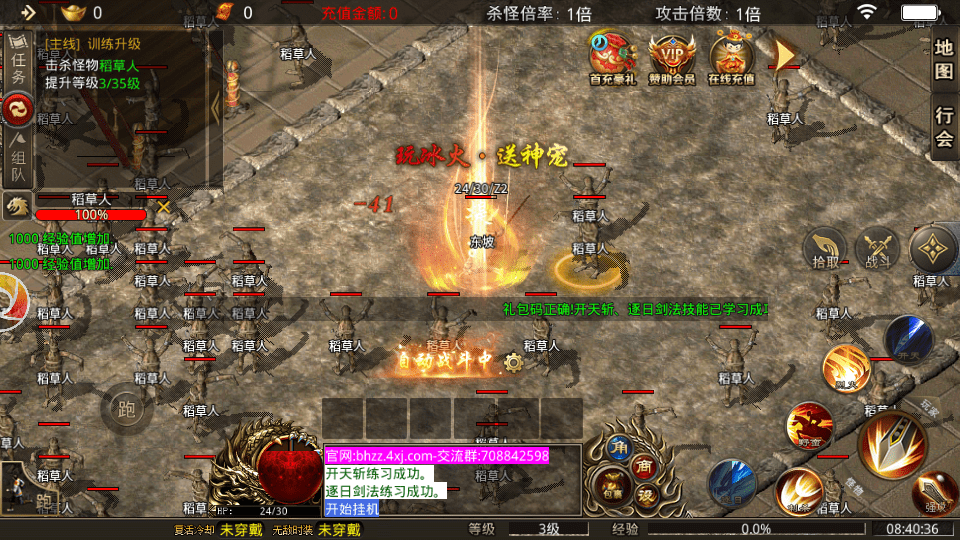The width and height of the screenshot is (960, 540).
Task: Use the 开天 skill
Action: point(907,340)
